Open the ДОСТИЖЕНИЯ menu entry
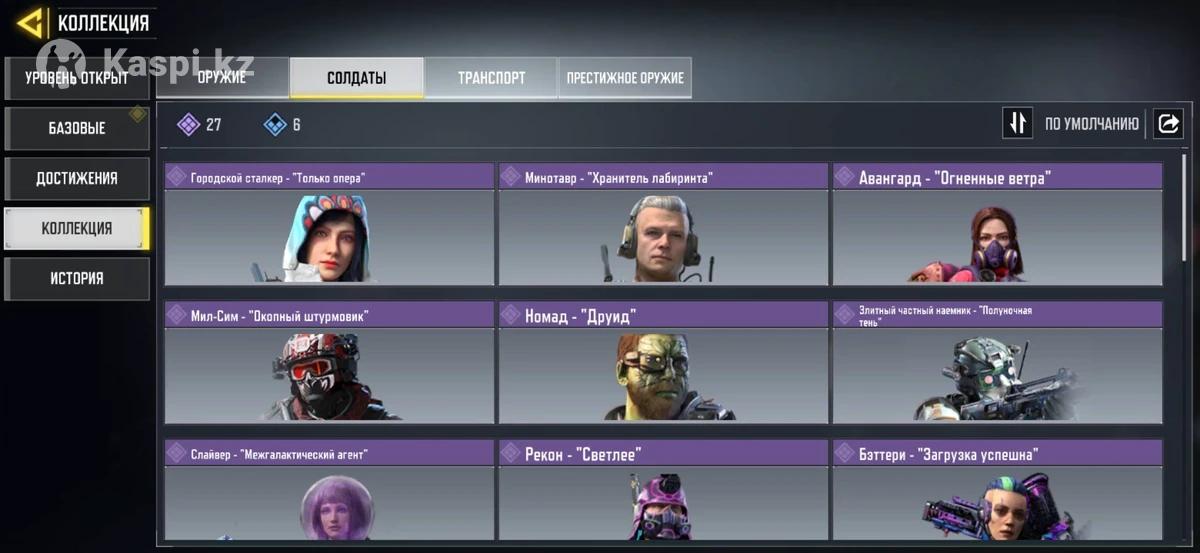 77,178
